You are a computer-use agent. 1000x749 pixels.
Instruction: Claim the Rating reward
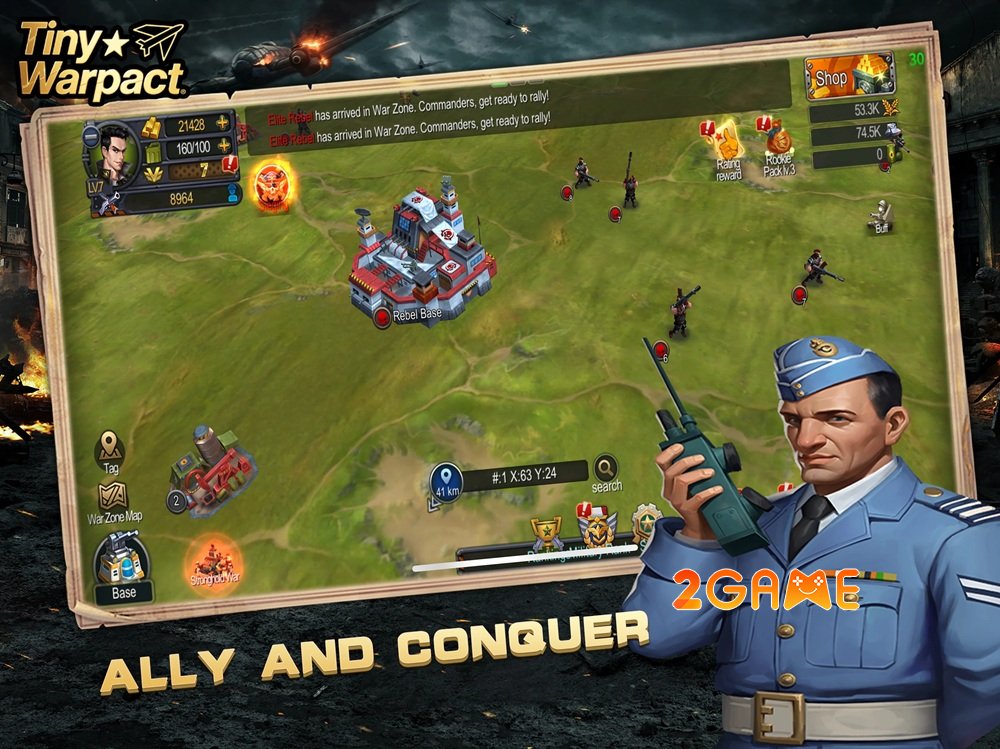729,147
